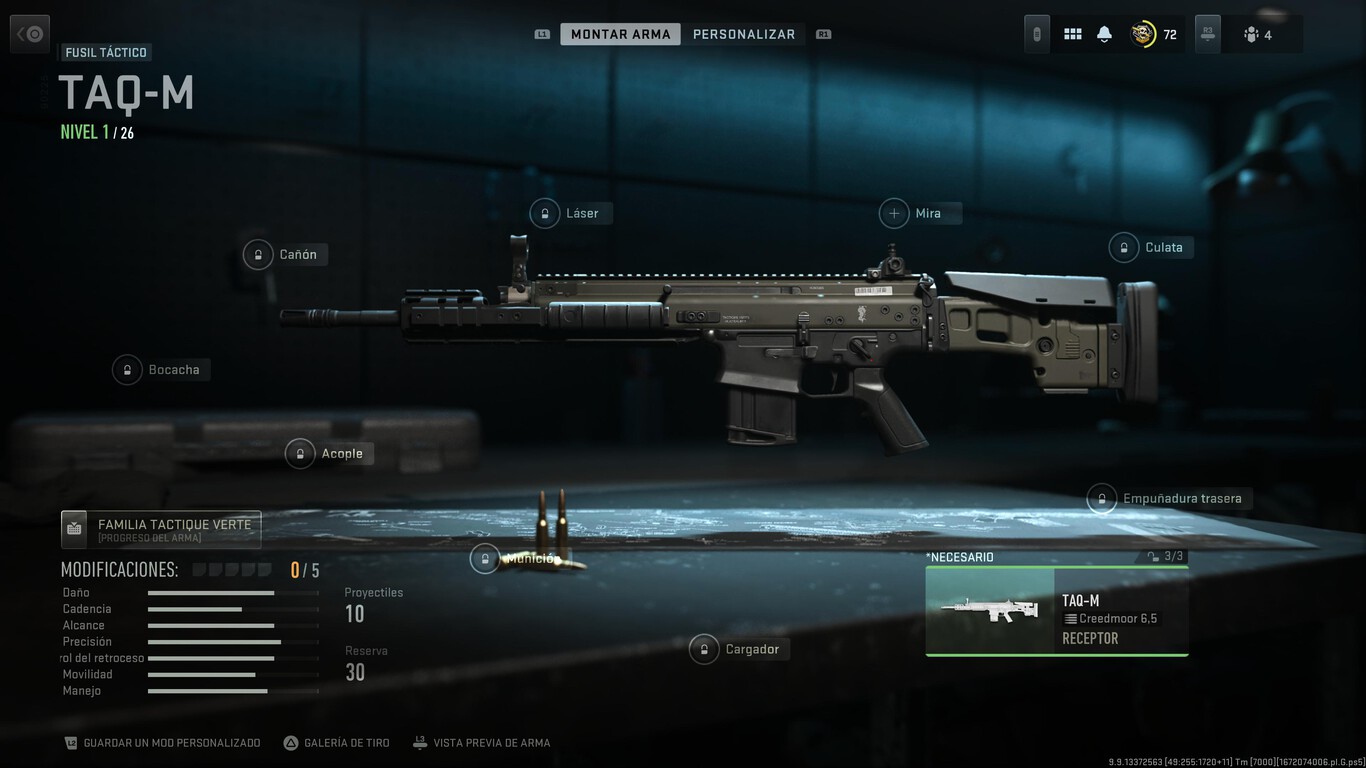Image resolution: width=1366 pixels, height=768 pixels.
Task: Switch to the PERSONALIZAR tab
Action: point(744,33)
